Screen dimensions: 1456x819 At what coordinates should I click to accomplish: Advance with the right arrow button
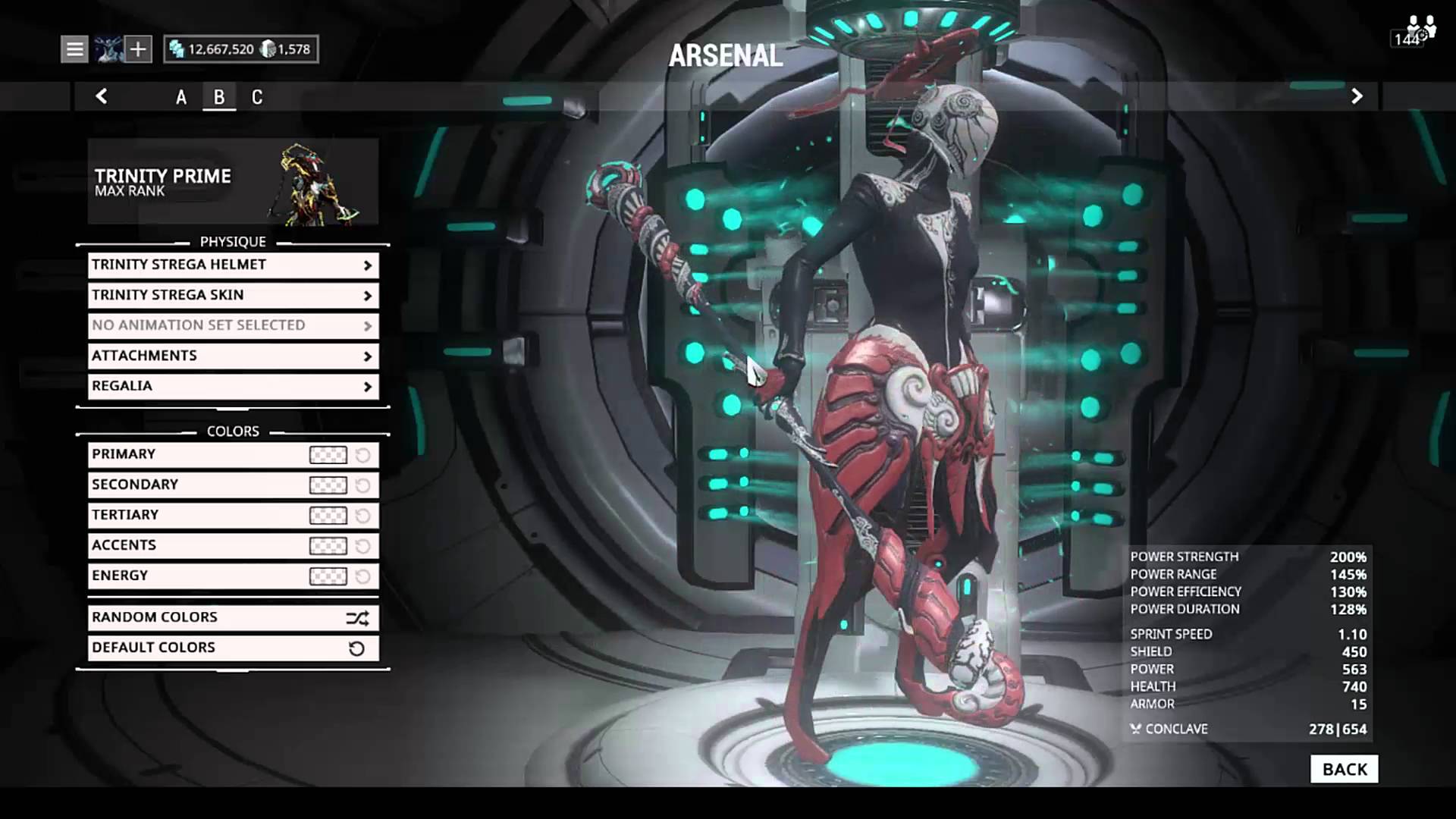1357,96
